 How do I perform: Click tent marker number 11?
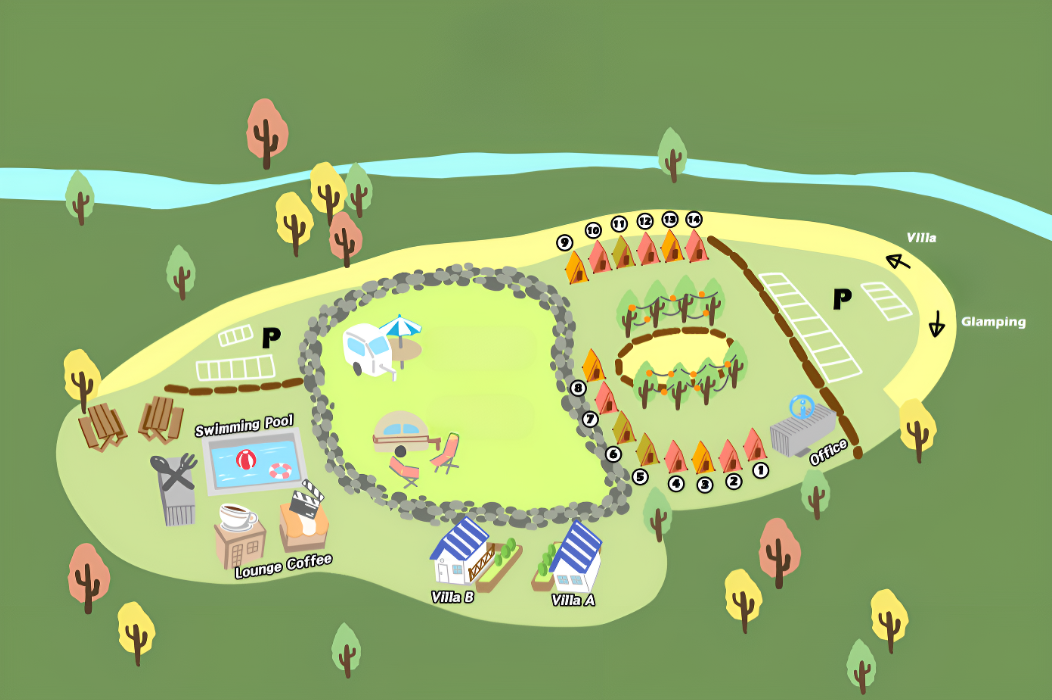pyautogui.click(x=619, y=223)
